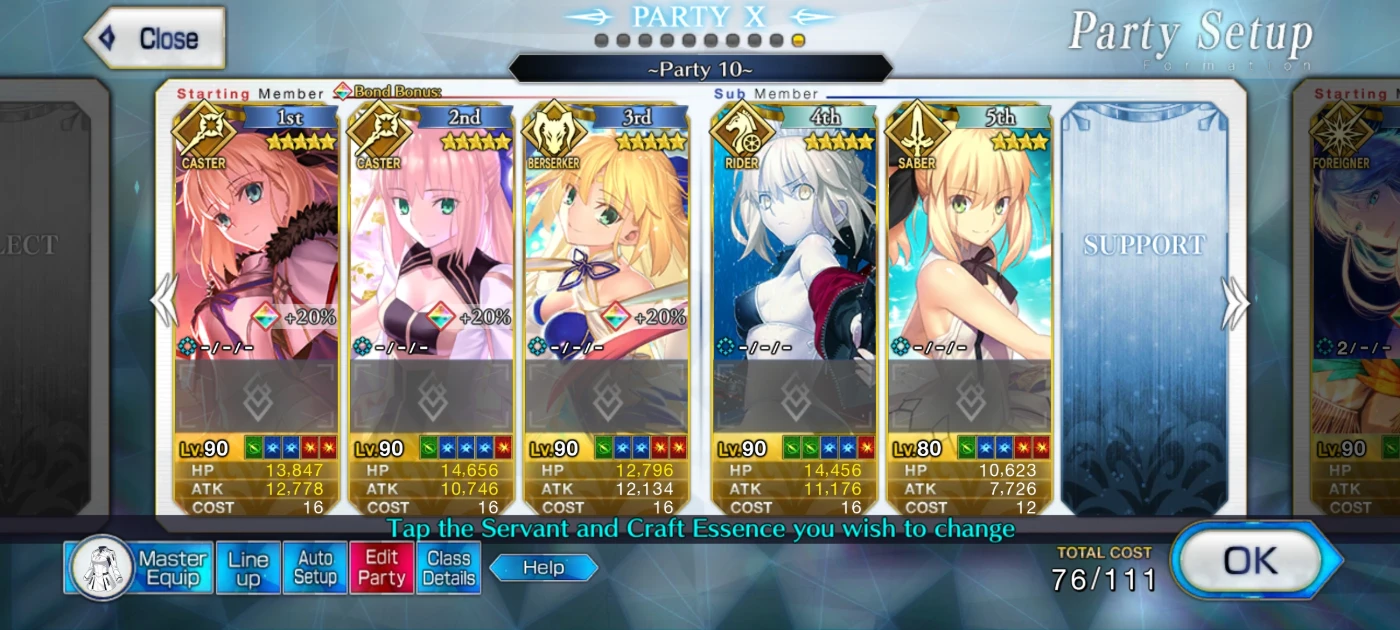Screen dimensions: 1400x630
Task: Open Master Equip
Action: coord(139,568)
